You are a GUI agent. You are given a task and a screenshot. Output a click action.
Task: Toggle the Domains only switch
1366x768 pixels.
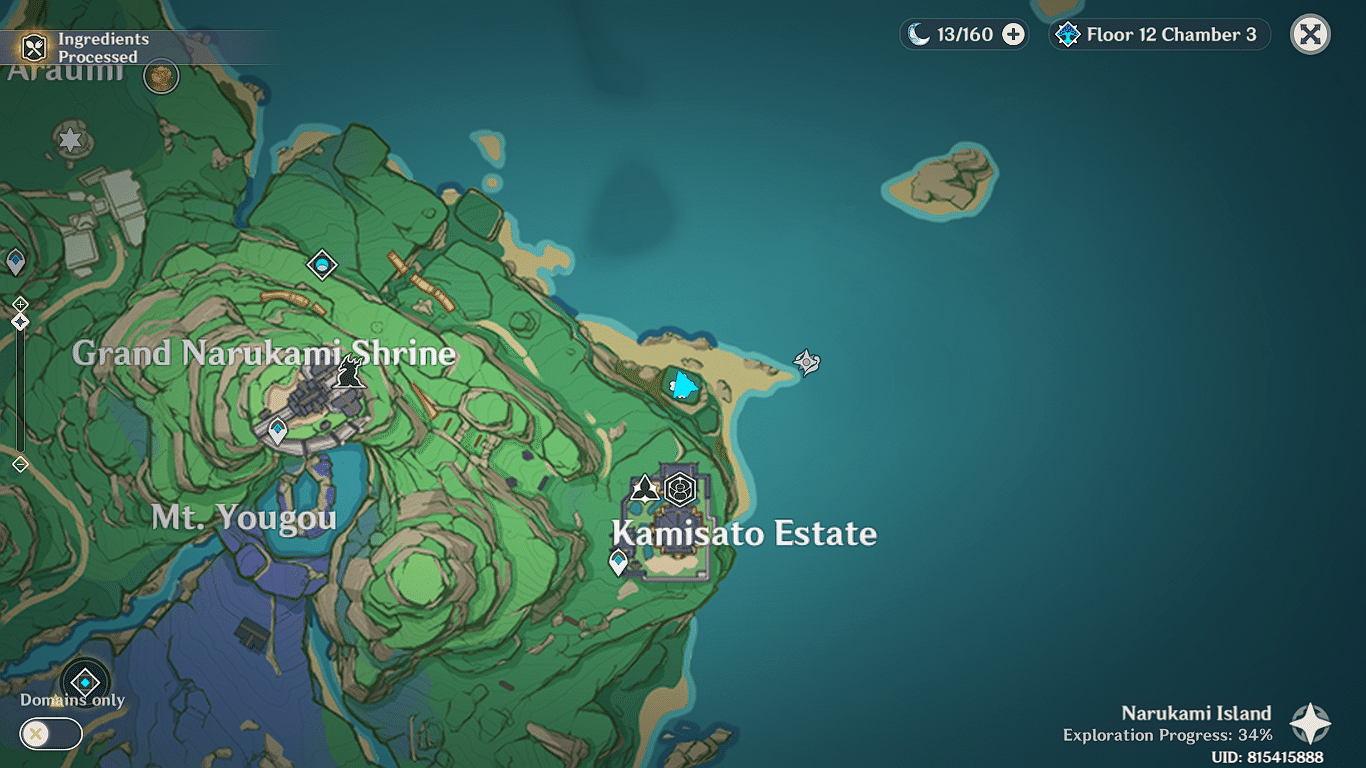pos(50,735)
